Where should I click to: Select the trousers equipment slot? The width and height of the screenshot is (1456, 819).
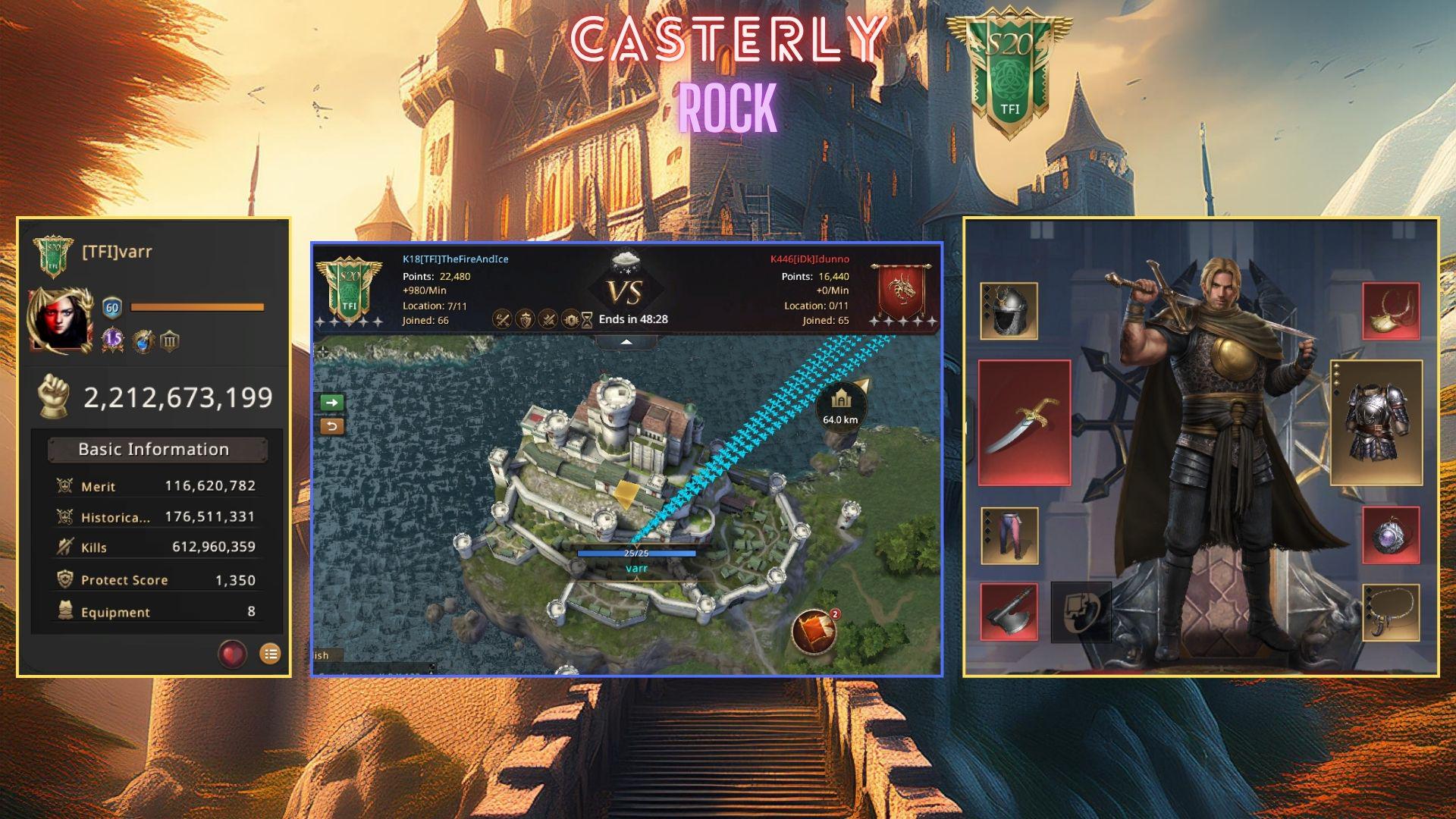1009,535
